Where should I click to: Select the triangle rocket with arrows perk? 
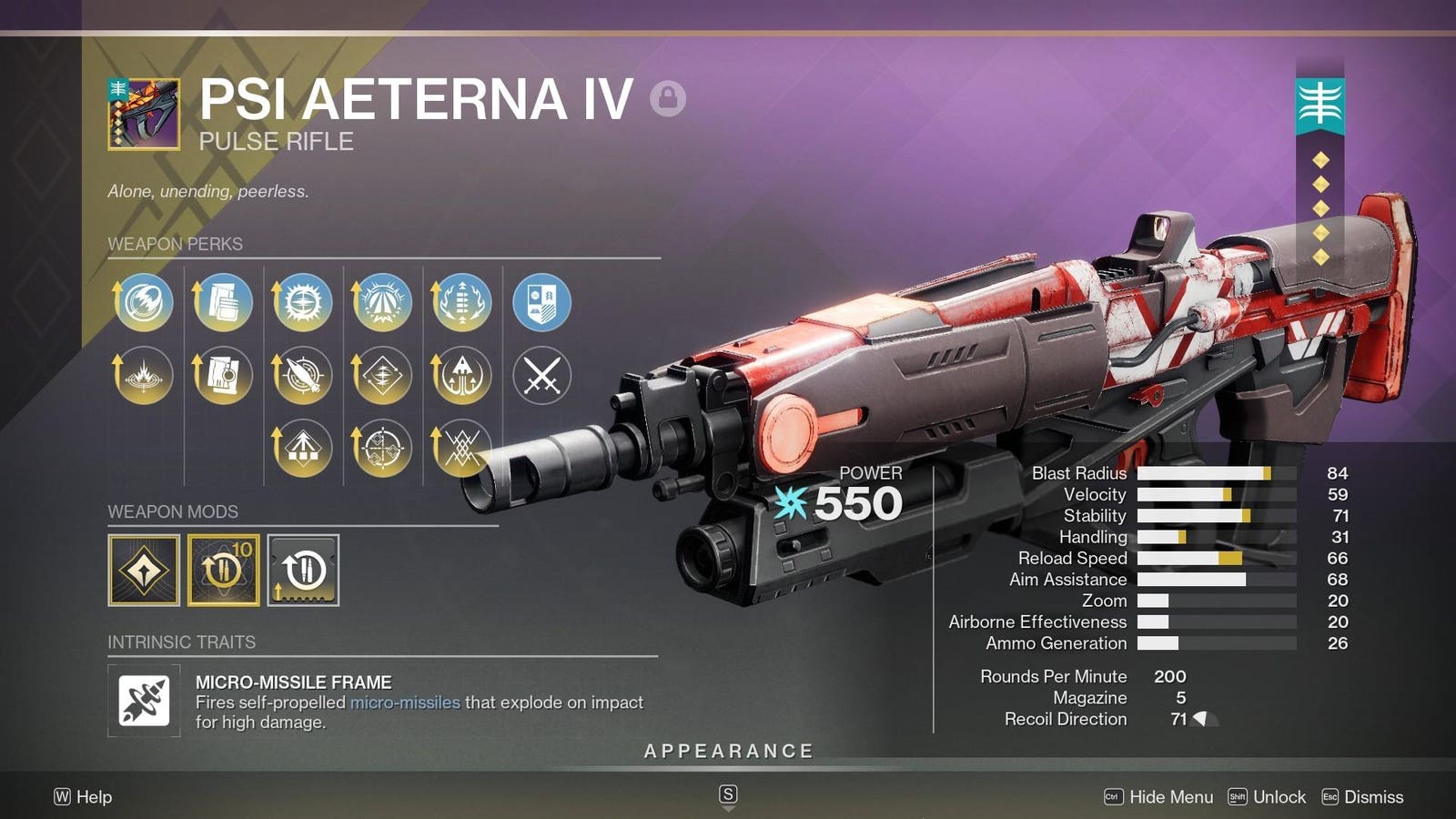[462, 375]
